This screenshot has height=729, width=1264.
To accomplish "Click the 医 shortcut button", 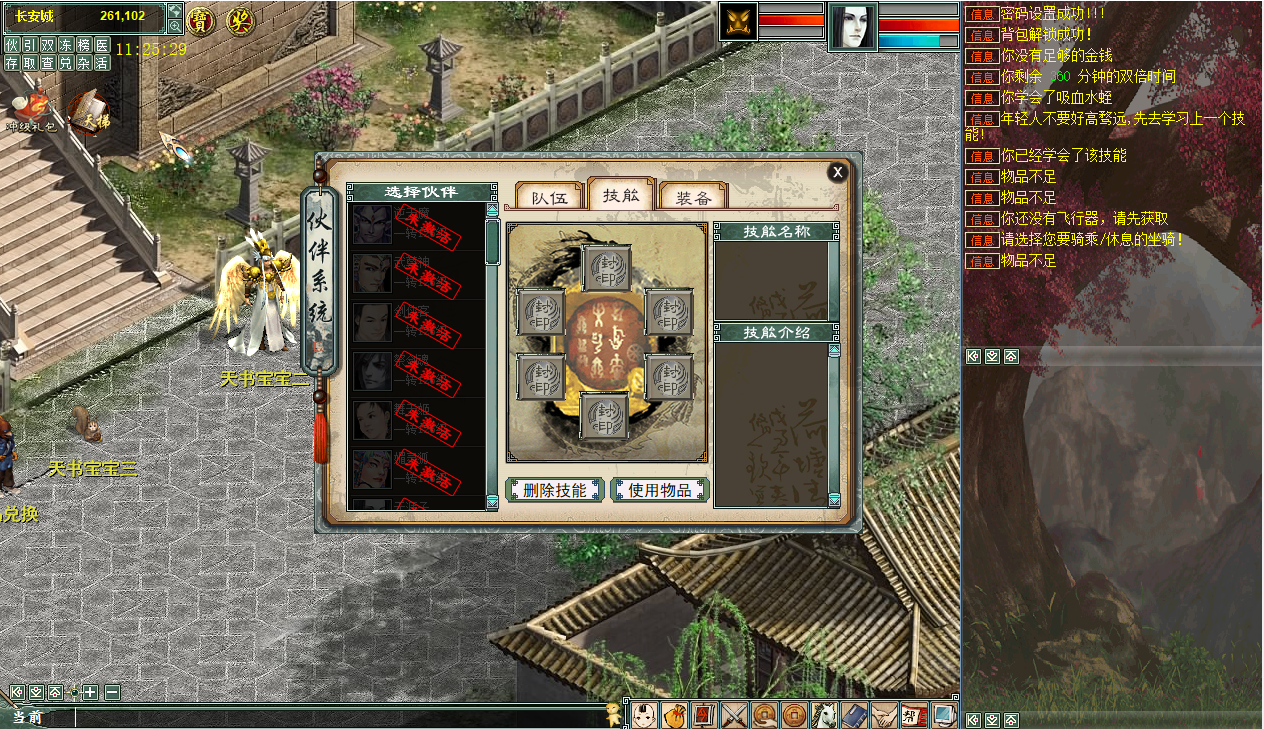I will [102, 45].
